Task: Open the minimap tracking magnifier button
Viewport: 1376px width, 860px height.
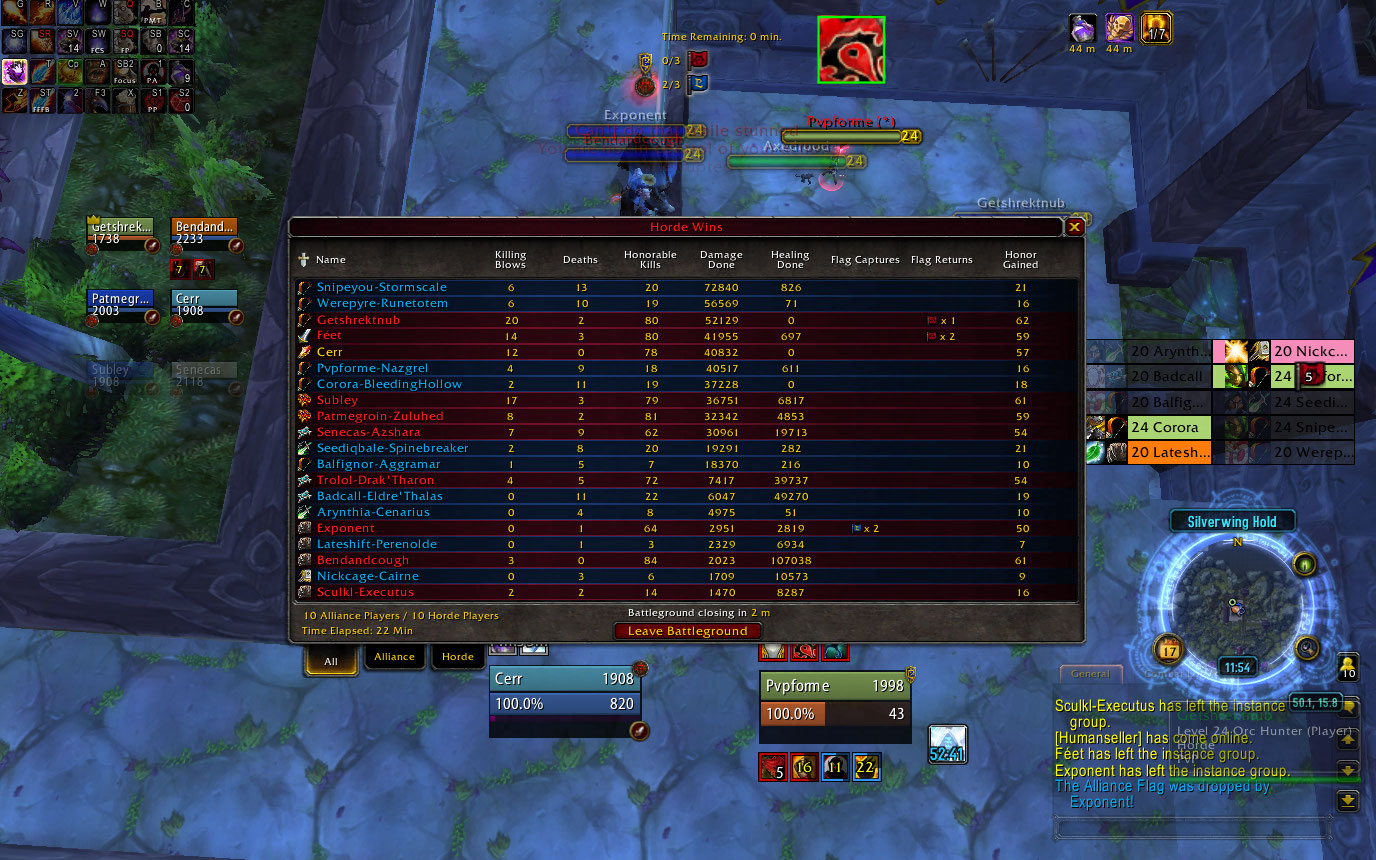Action: coord(1307,648)
